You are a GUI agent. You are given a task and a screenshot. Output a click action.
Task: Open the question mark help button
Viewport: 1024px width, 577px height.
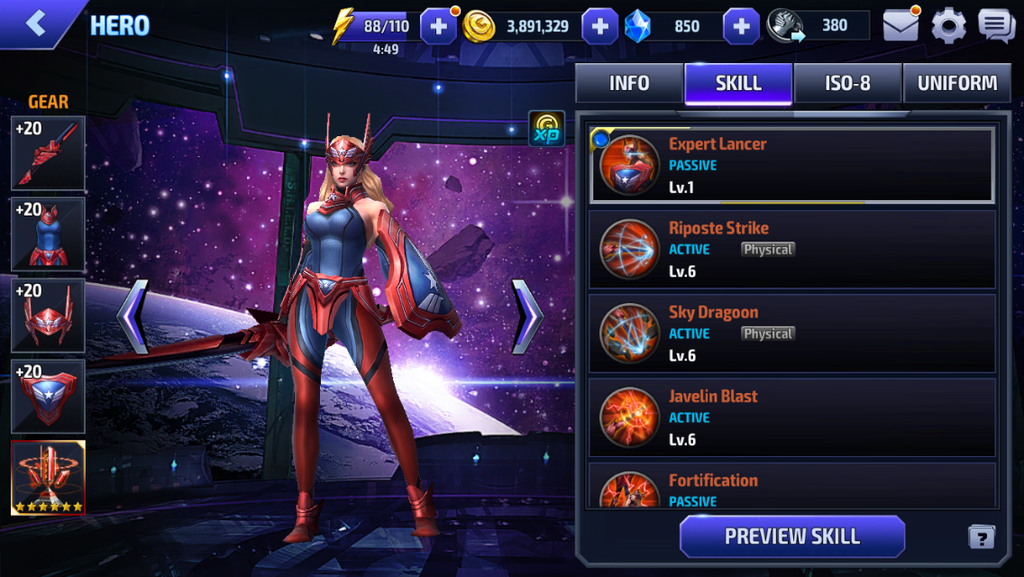981,537
